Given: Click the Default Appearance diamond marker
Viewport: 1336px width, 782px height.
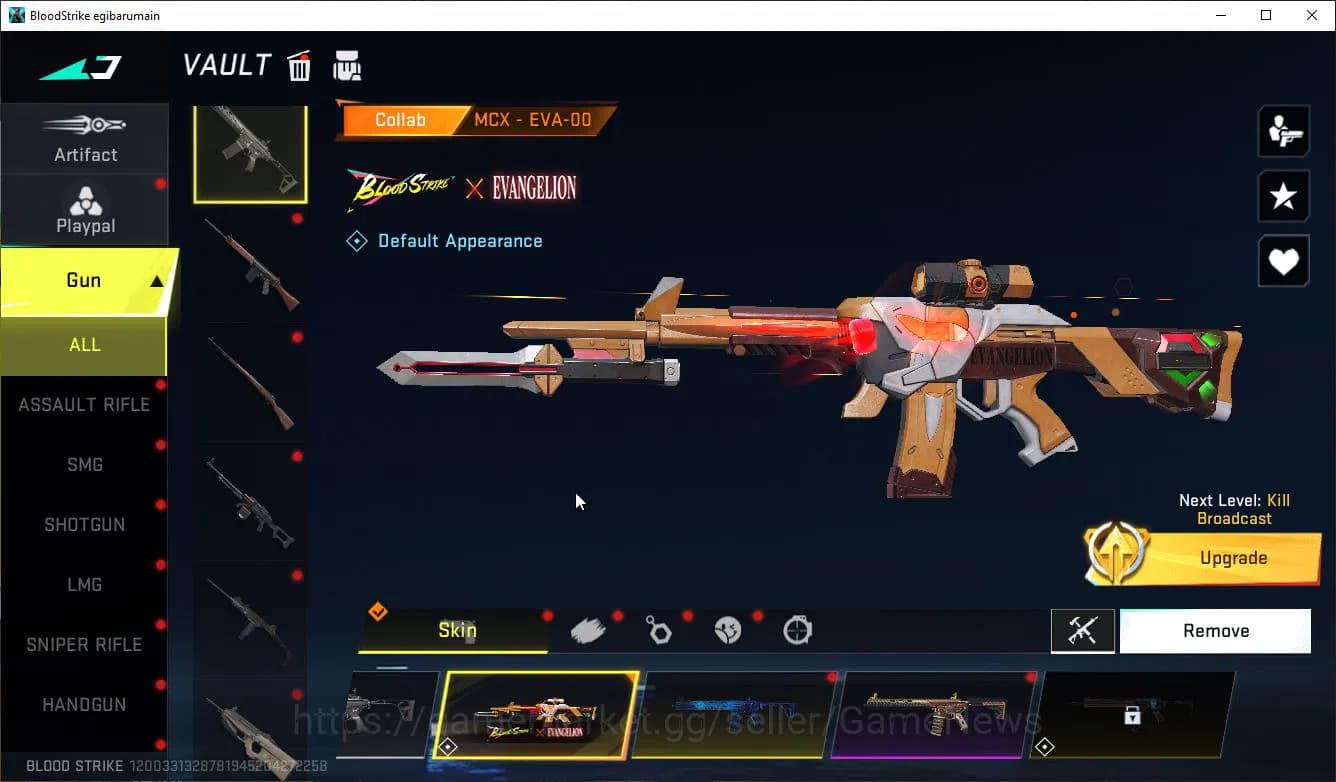Looking at the screenshot, I should coord(357,240).
